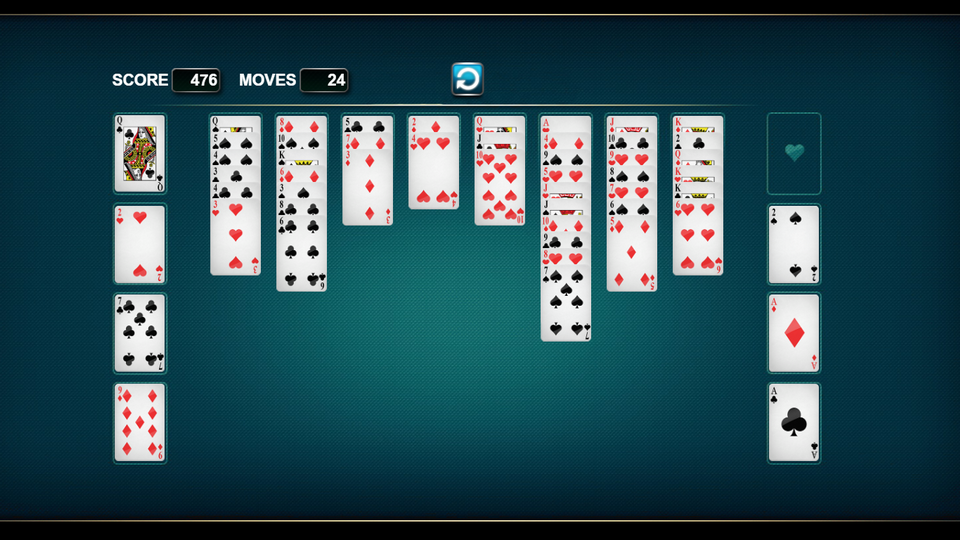
Task: Select the 10 of hearts tableau card
Action: [500, 192]
